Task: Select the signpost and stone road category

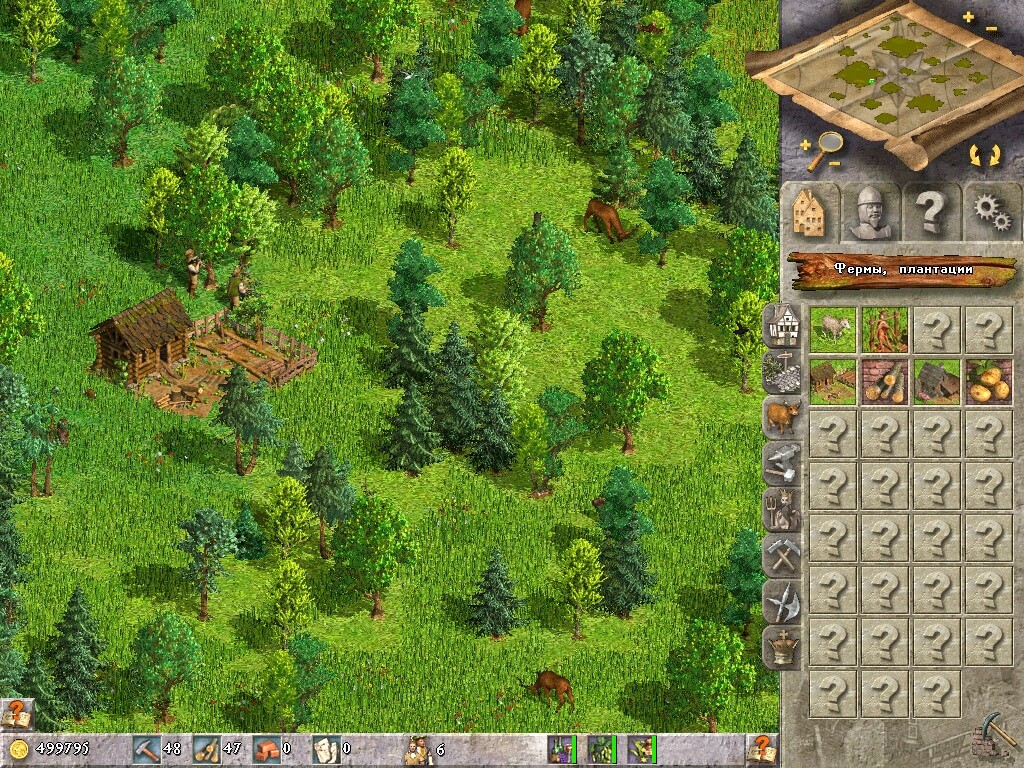Action: (782, 370)
